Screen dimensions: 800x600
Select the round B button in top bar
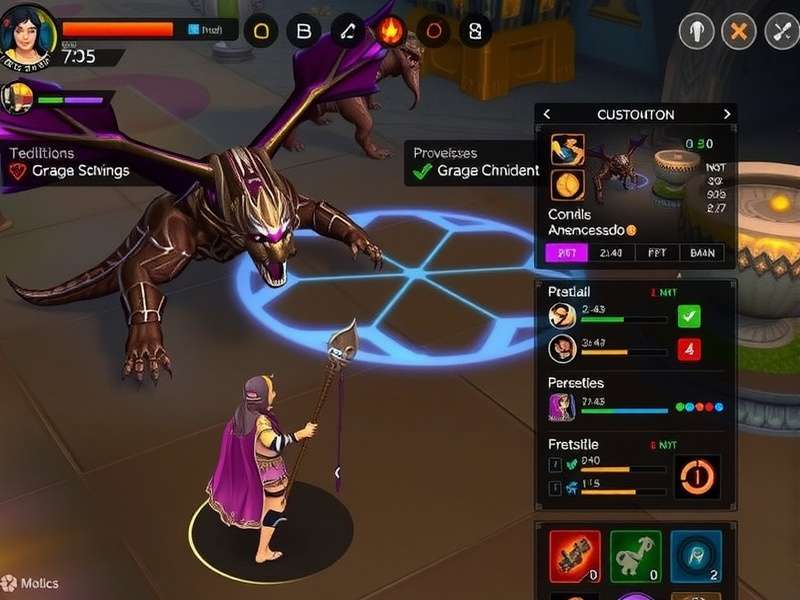[x=303, y=30]
